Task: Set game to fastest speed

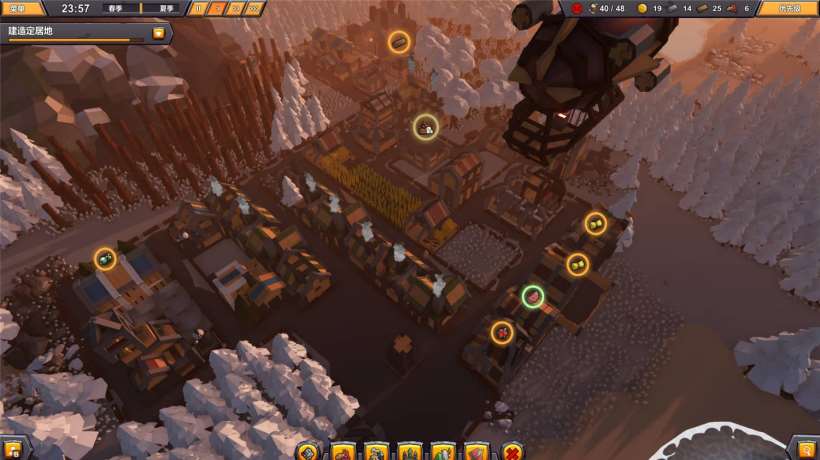Action: pos(255,8)
